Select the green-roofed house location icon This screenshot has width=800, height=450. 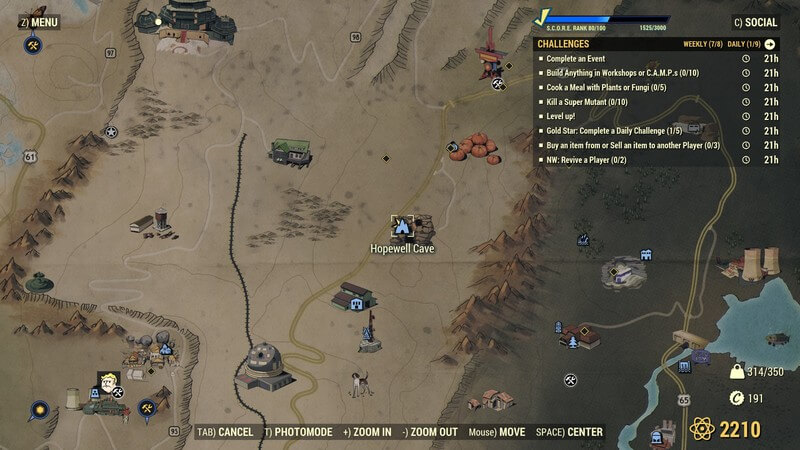[291, 150]
